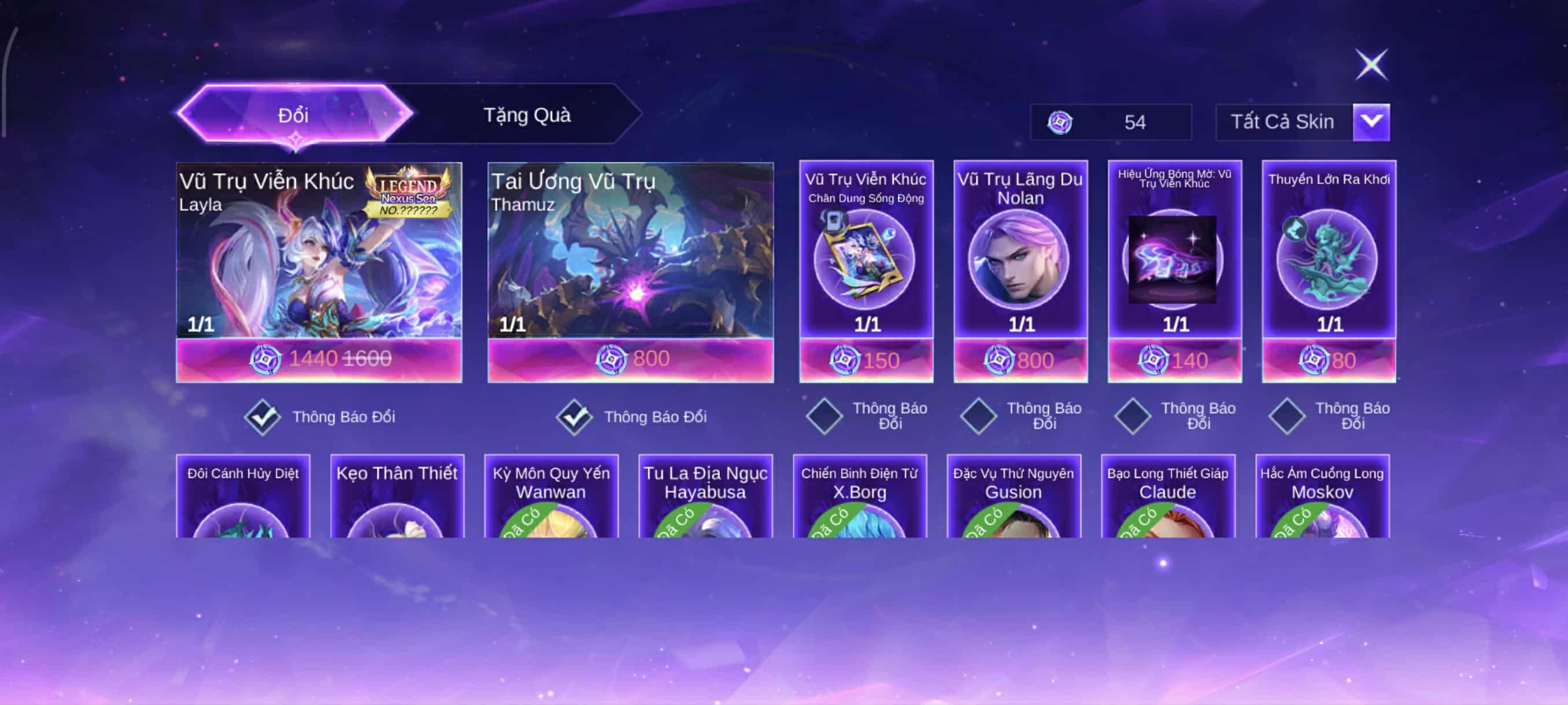Select the Thuyền Lớn Ra Khơi item
Image resolution: width=1568 pixels, height=705 pixels.
tap(1329, 258)
